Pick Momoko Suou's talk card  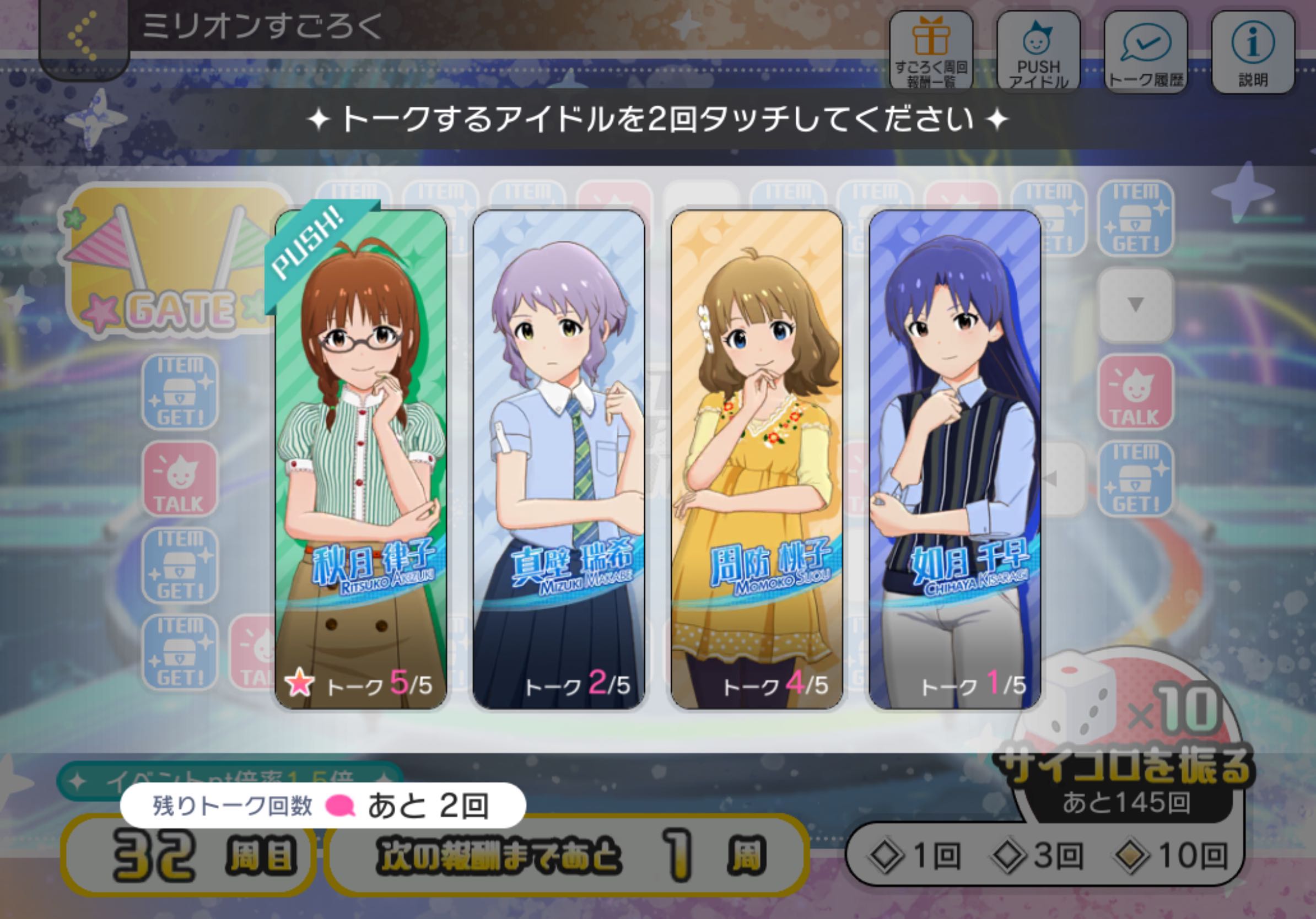coord(756,459)
